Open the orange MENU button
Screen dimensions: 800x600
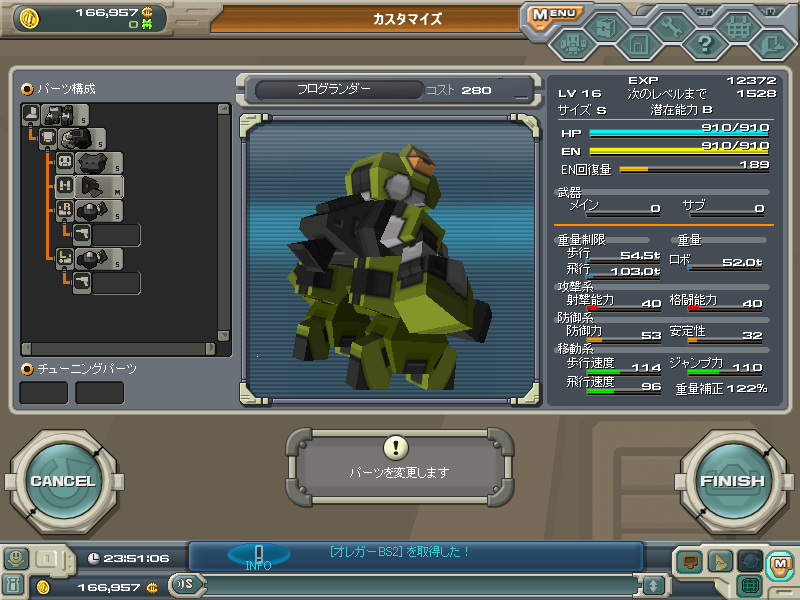pyautogui.click(x=553, y=14)
